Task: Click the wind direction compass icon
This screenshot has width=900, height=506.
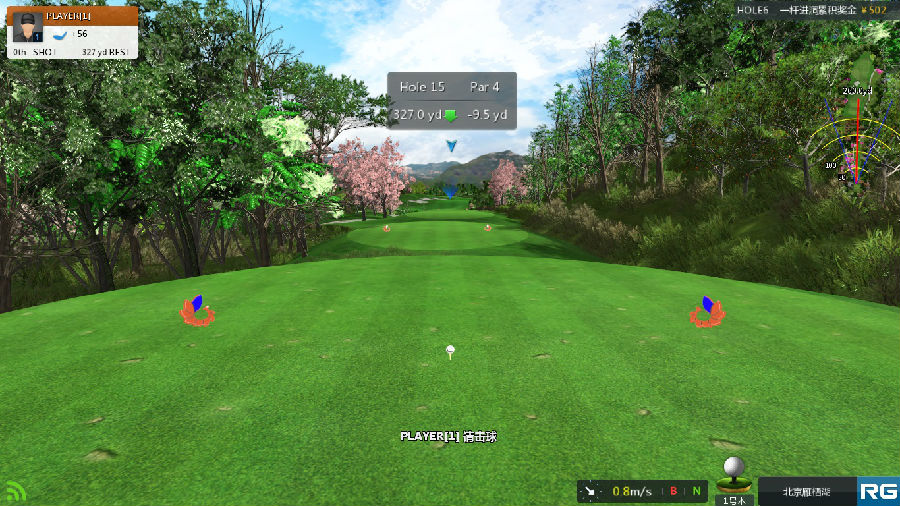Action: click(591, 491)
